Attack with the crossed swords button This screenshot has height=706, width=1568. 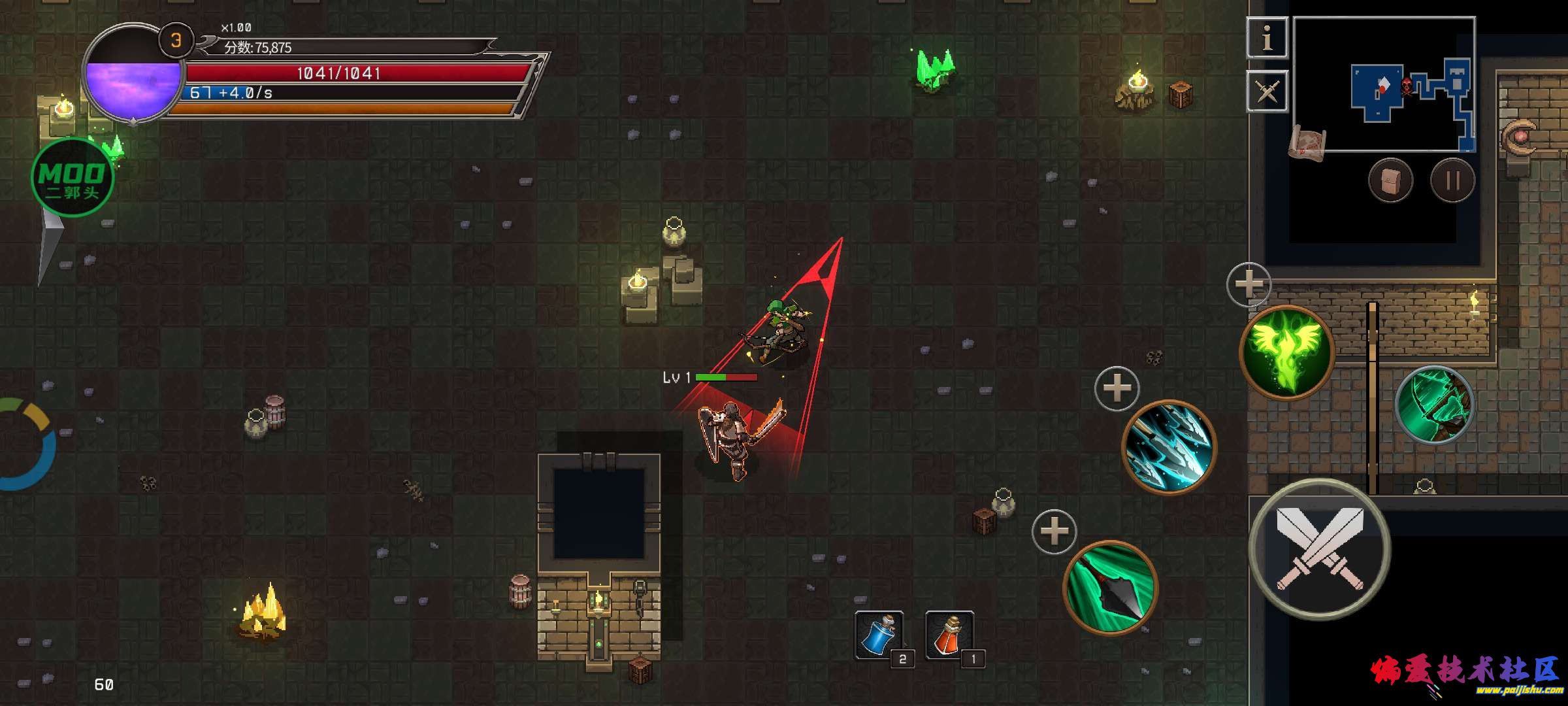click(x=1320, y=550)
